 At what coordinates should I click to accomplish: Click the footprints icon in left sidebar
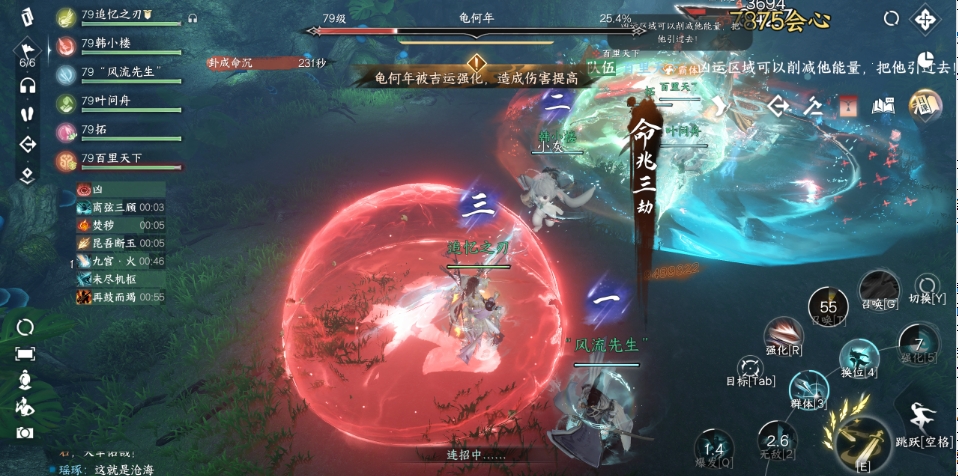click(x=27, y=113)
